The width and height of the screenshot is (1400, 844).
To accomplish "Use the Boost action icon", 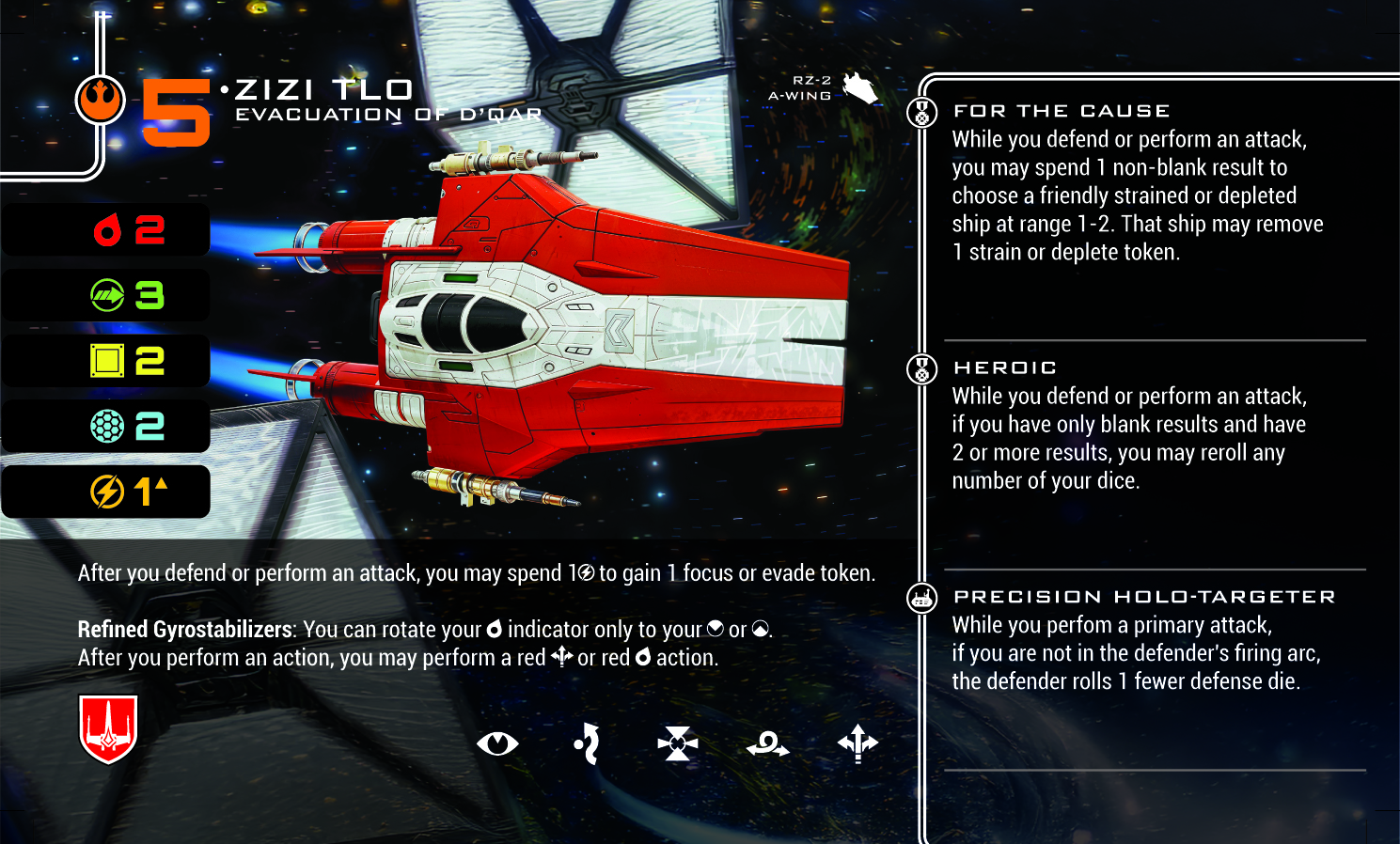I will [x=857, y=744].
